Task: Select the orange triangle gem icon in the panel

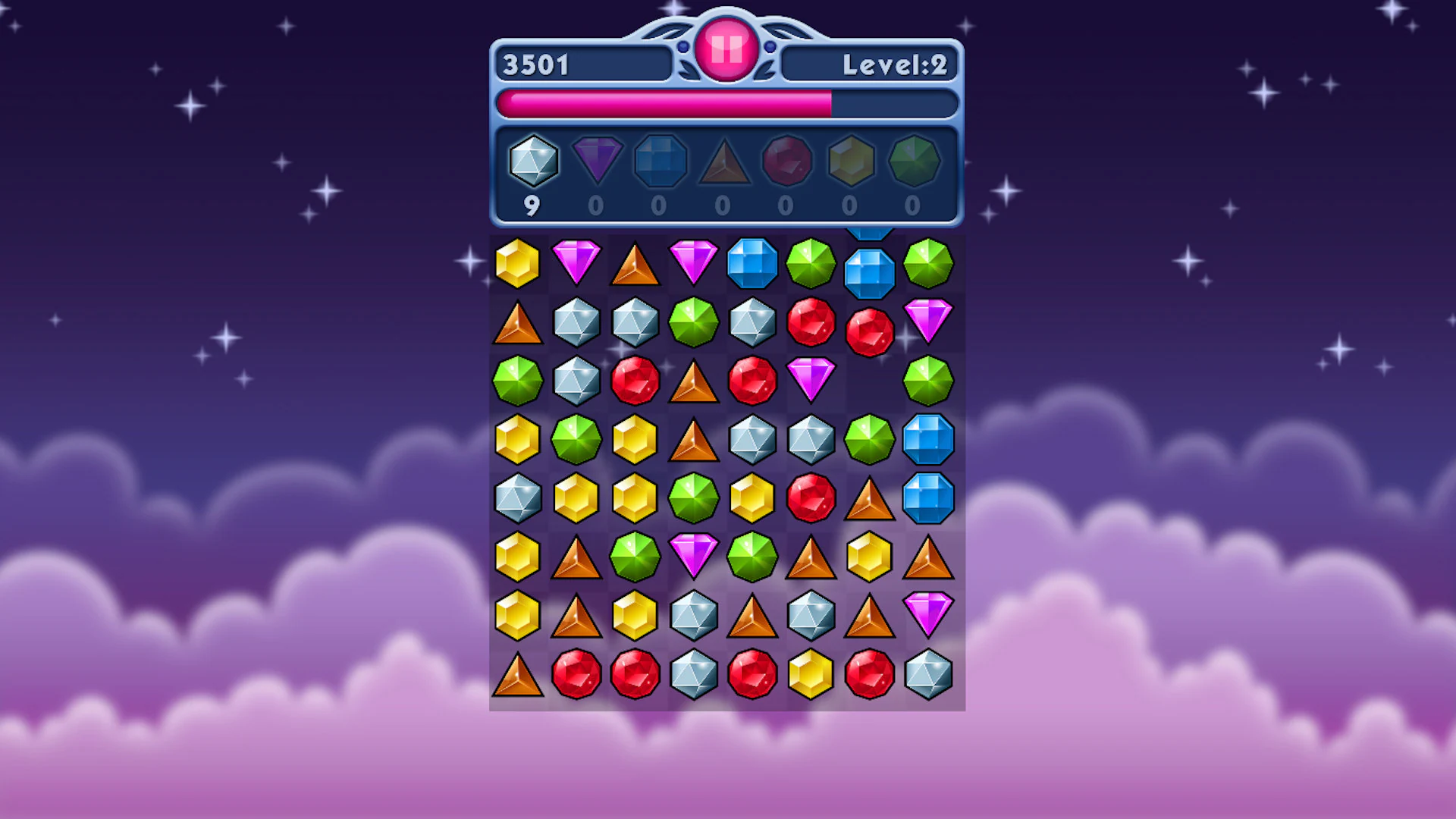Action: [723, 161]
